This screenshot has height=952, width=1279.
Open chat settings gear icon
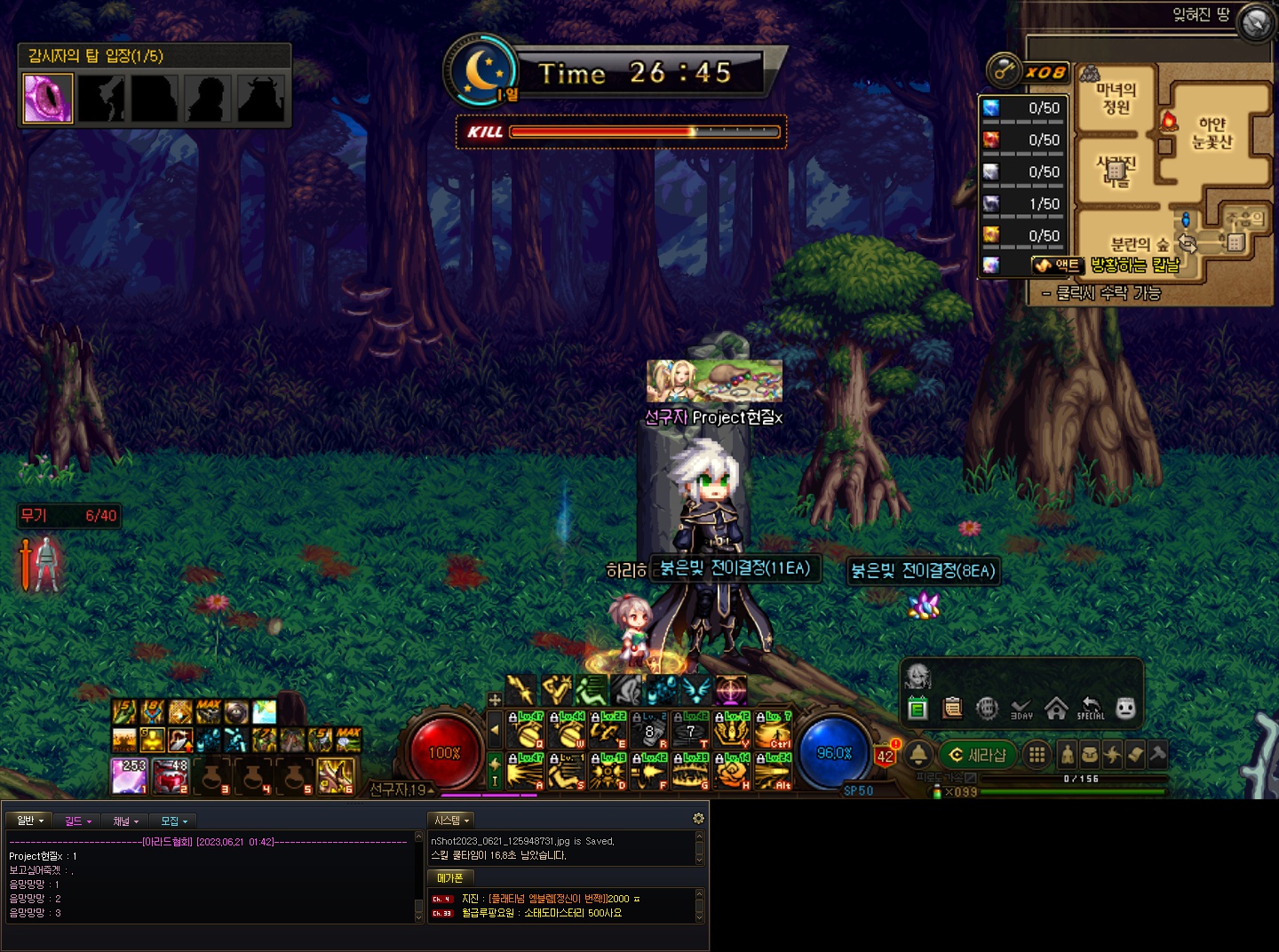(698, 818)
